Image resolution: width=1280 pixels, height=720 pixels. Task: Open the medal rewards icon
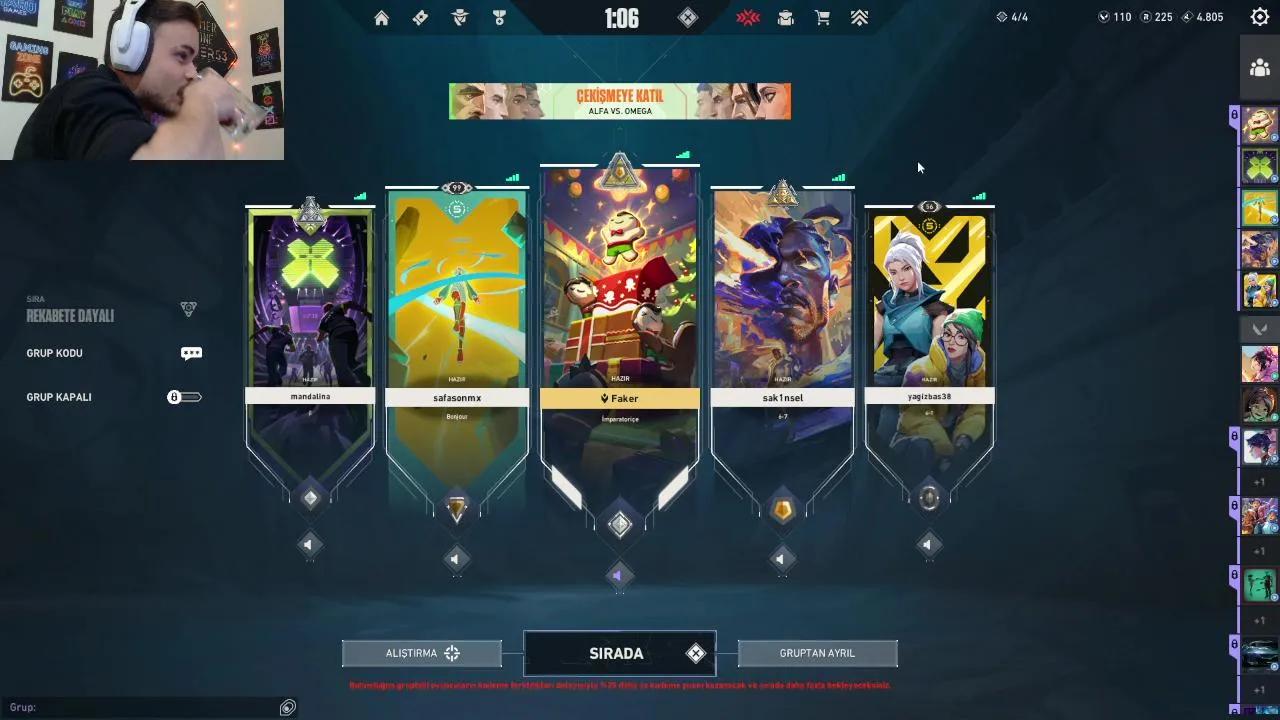499,17
